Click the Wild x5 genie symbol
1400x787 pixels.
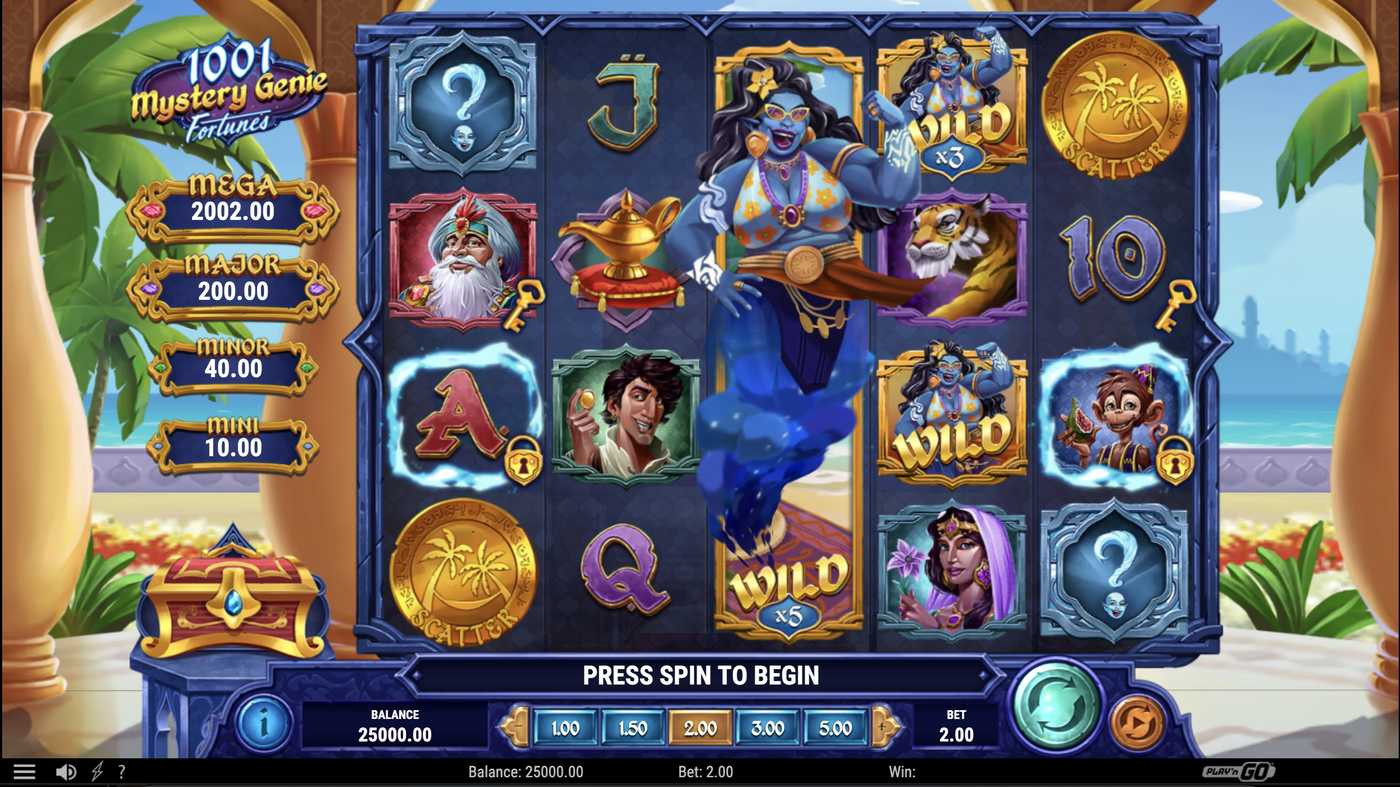point(787,580)
